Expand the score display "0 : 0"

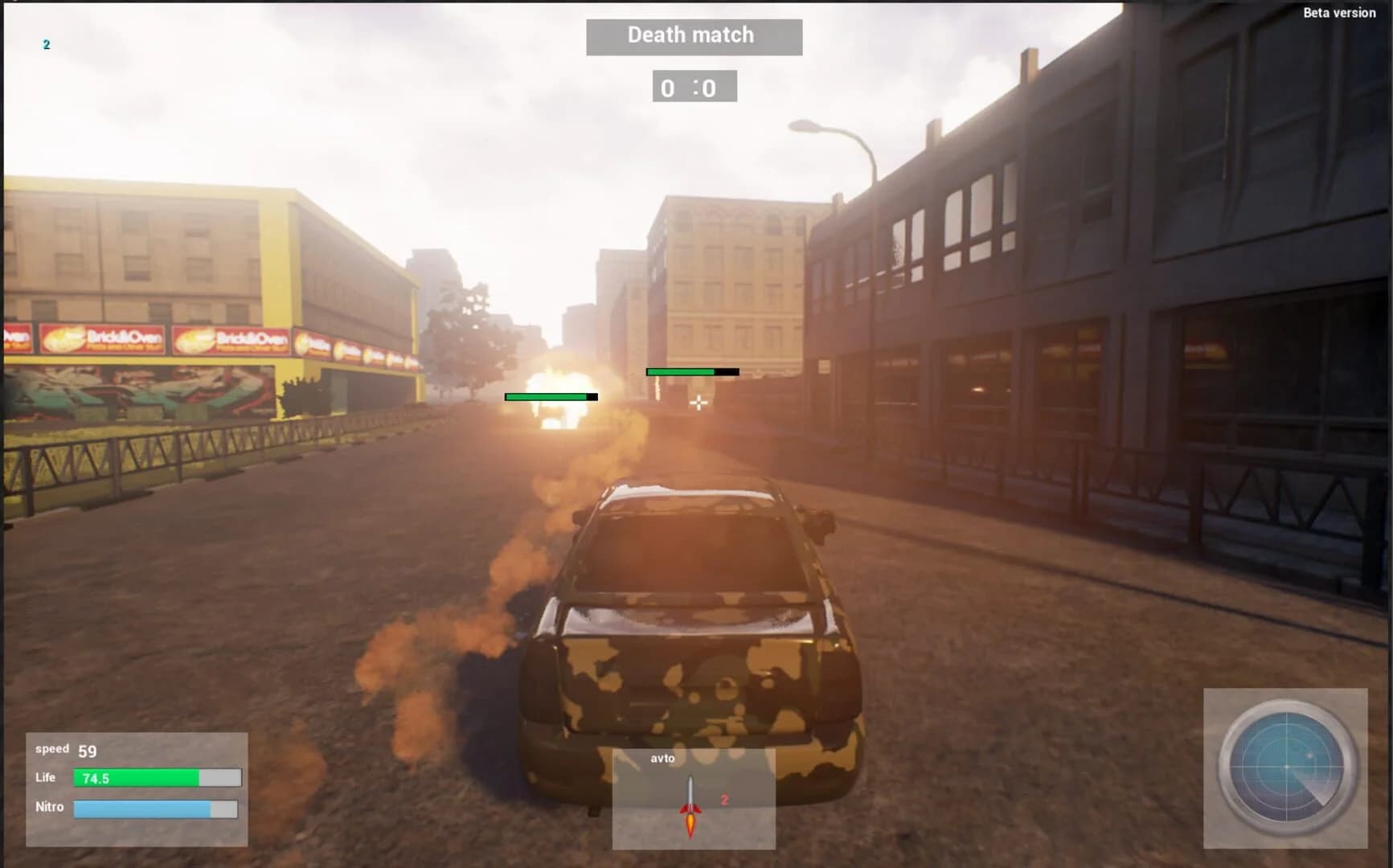[693, 88]
